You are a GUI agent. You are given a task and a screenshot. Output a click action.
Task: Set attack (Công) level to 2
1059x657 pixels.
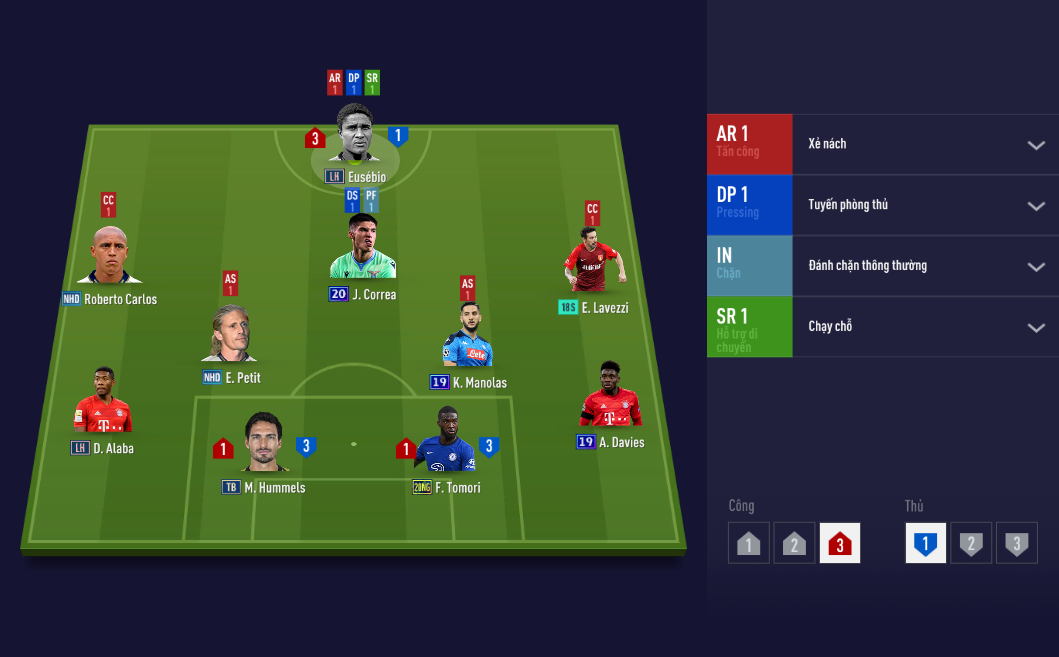[x=794, y=543]
